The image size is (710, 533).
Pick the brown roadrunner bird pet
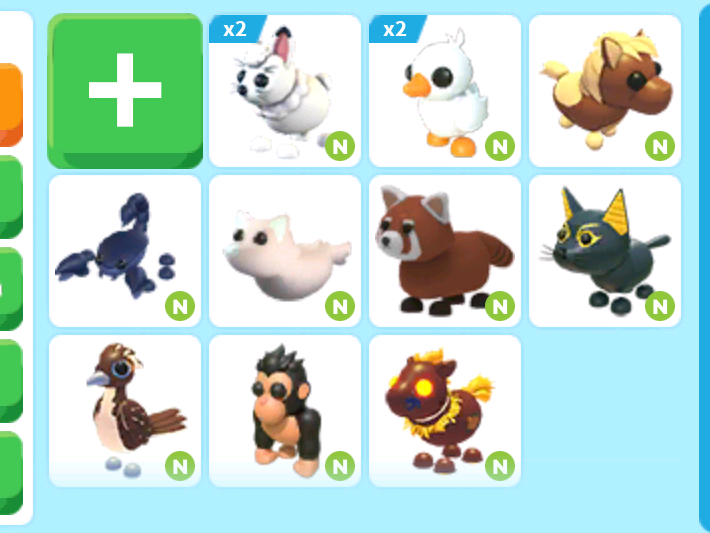[x=125, y=411]
